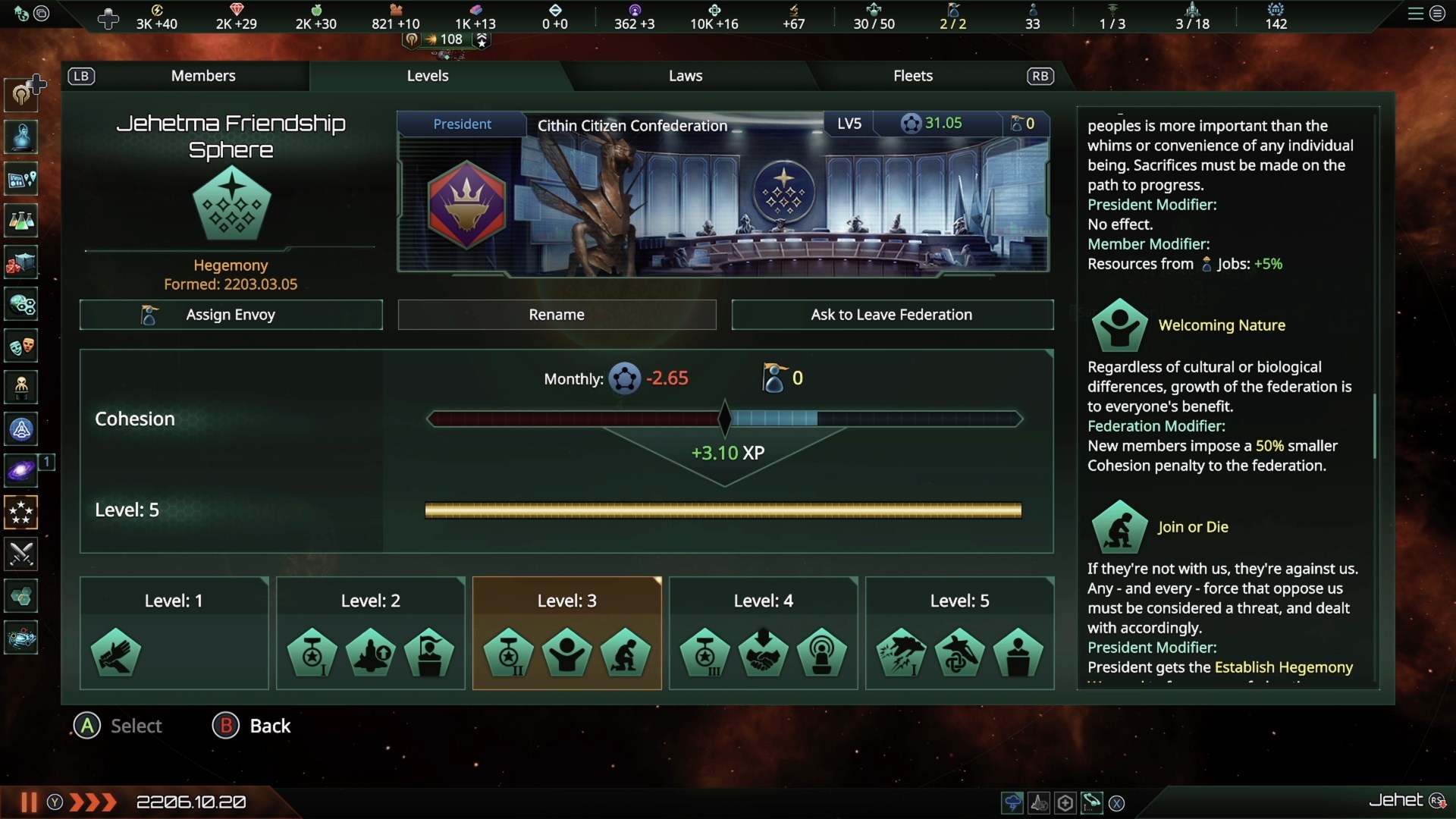Click the influence crown icon beside 362
1456x819 pixels.
(635, 10)
